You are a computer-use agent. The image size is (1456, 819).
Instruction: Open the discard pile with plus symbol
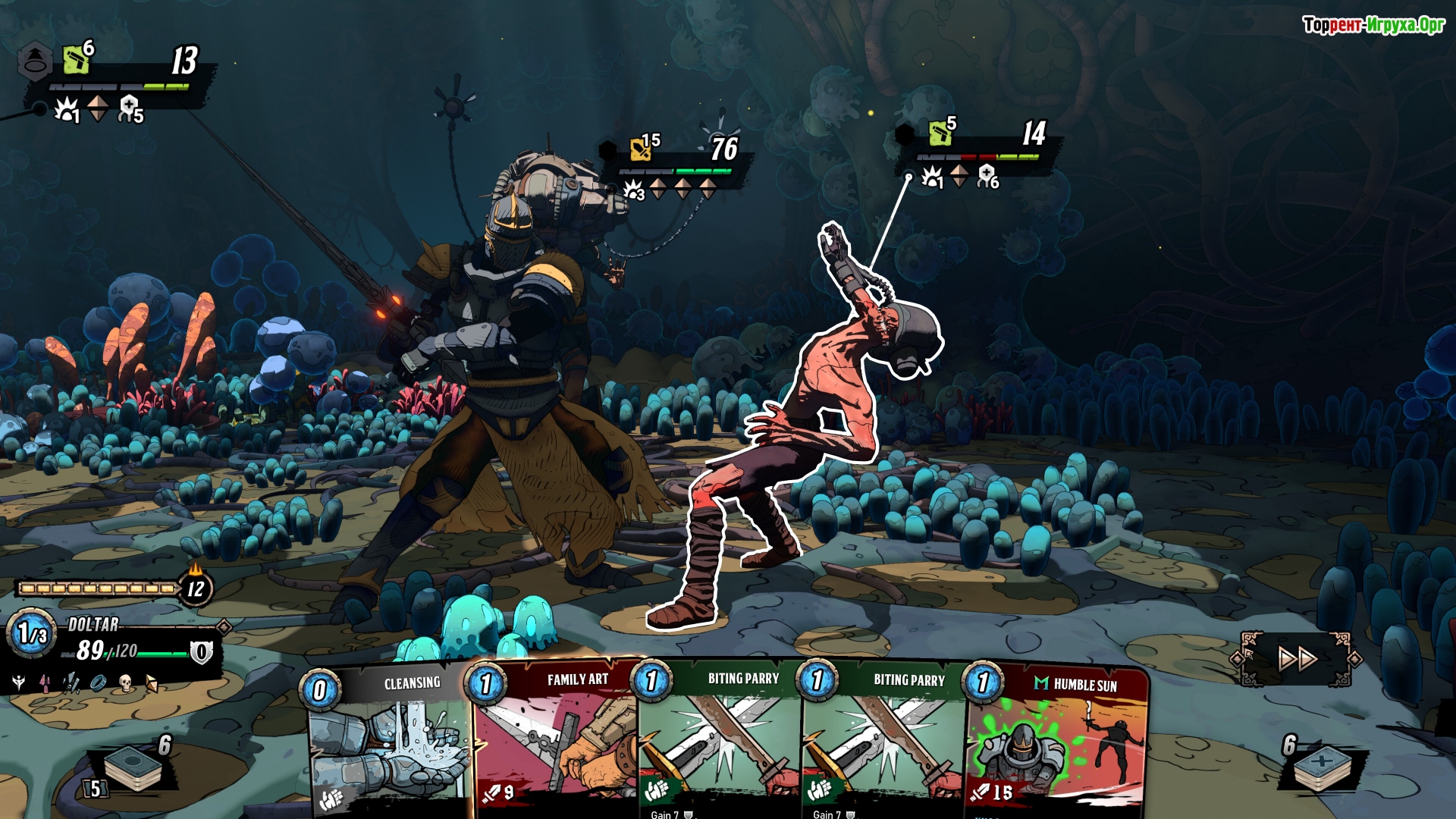pyautogui.click(x=1322, y=766)
